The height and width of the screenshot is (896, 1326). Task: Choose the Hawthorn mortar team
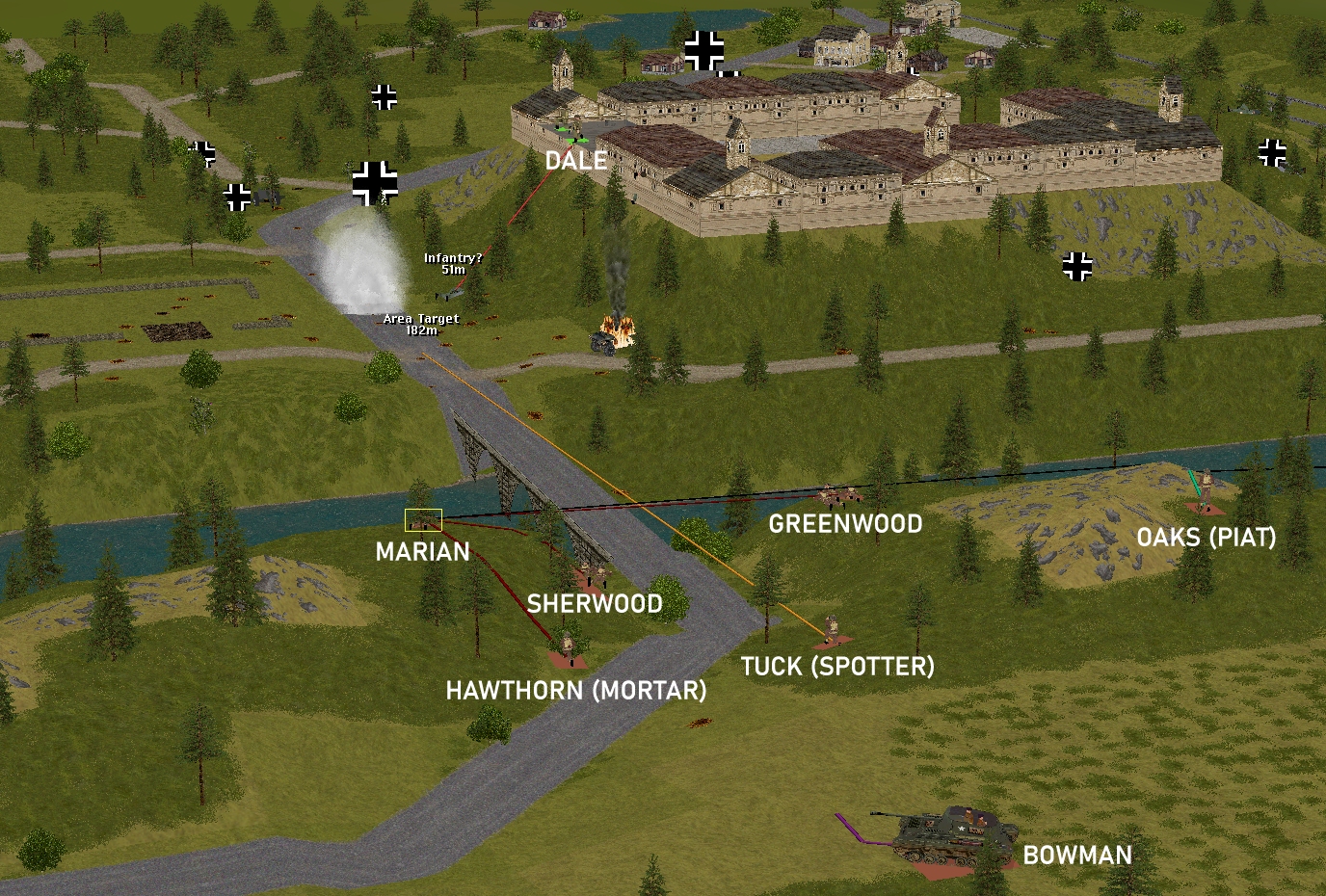(x=568, y=646)
